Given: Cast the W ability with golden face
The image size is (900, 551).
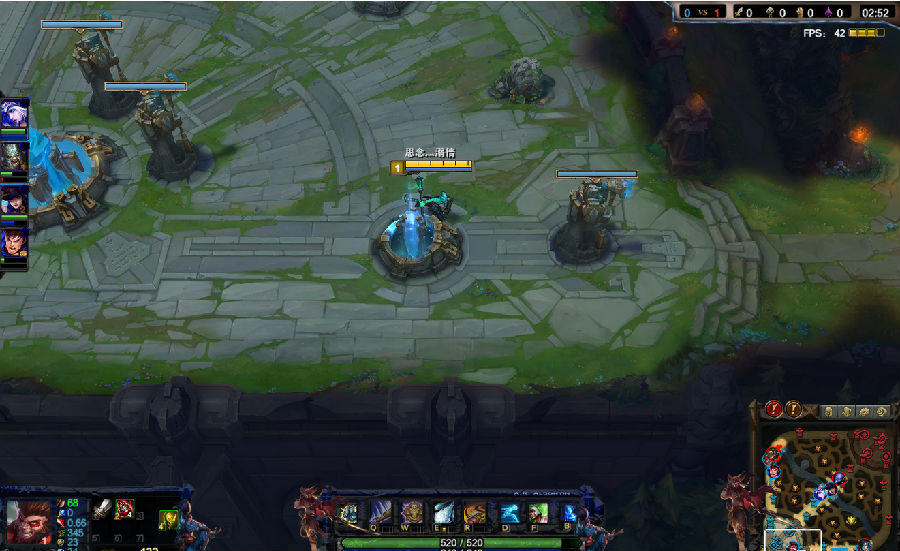Looking at the screenshot, I should [x=412, y=514].
